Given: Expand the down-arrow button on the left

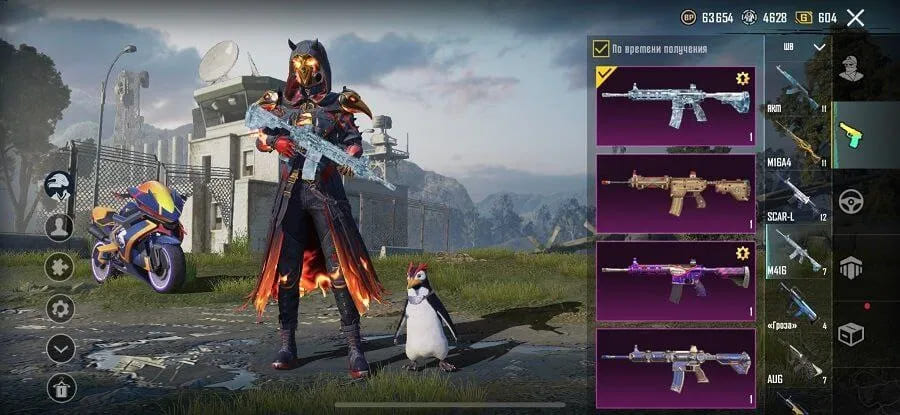Looking at the screenshot, I should click(60, 348).
